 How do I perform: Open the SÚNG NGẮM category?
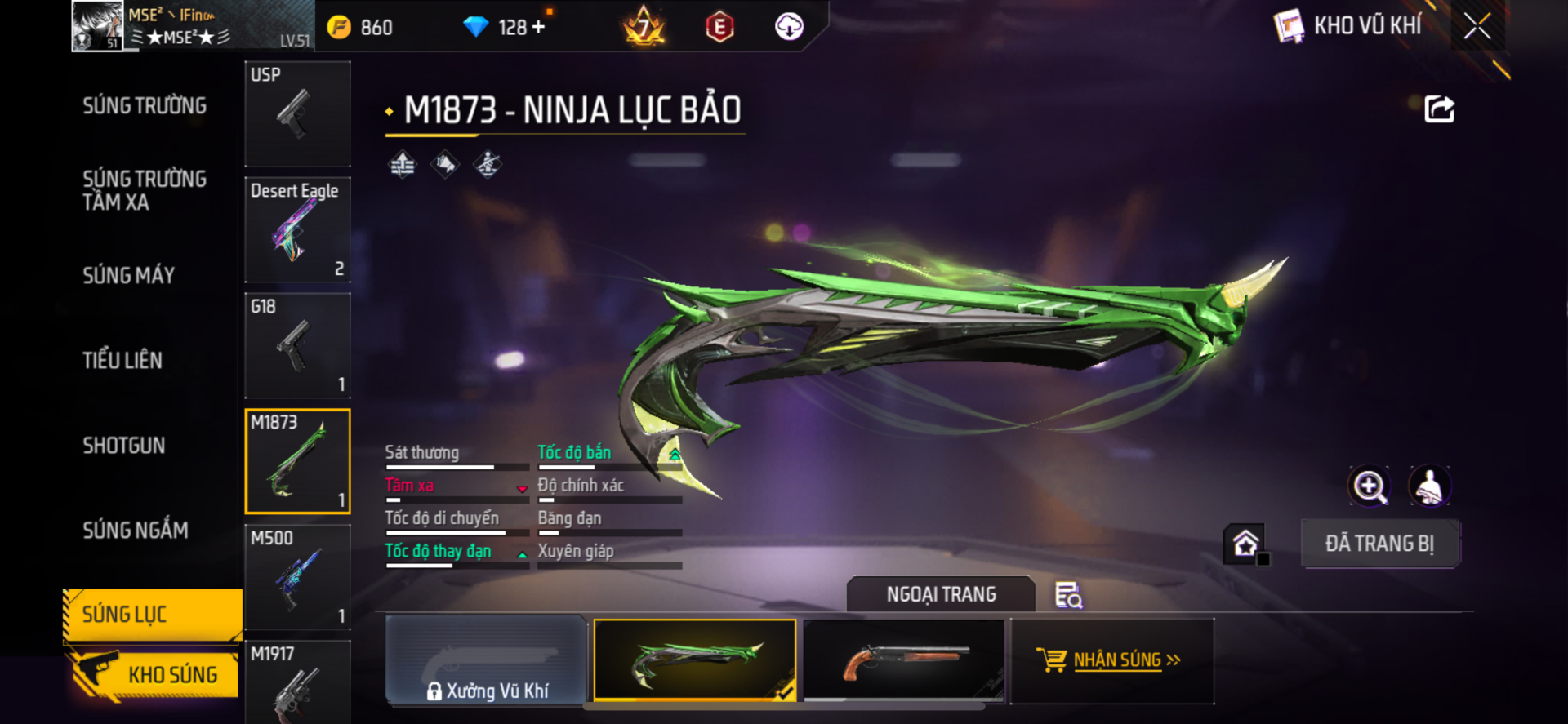[x=136, y=531]
